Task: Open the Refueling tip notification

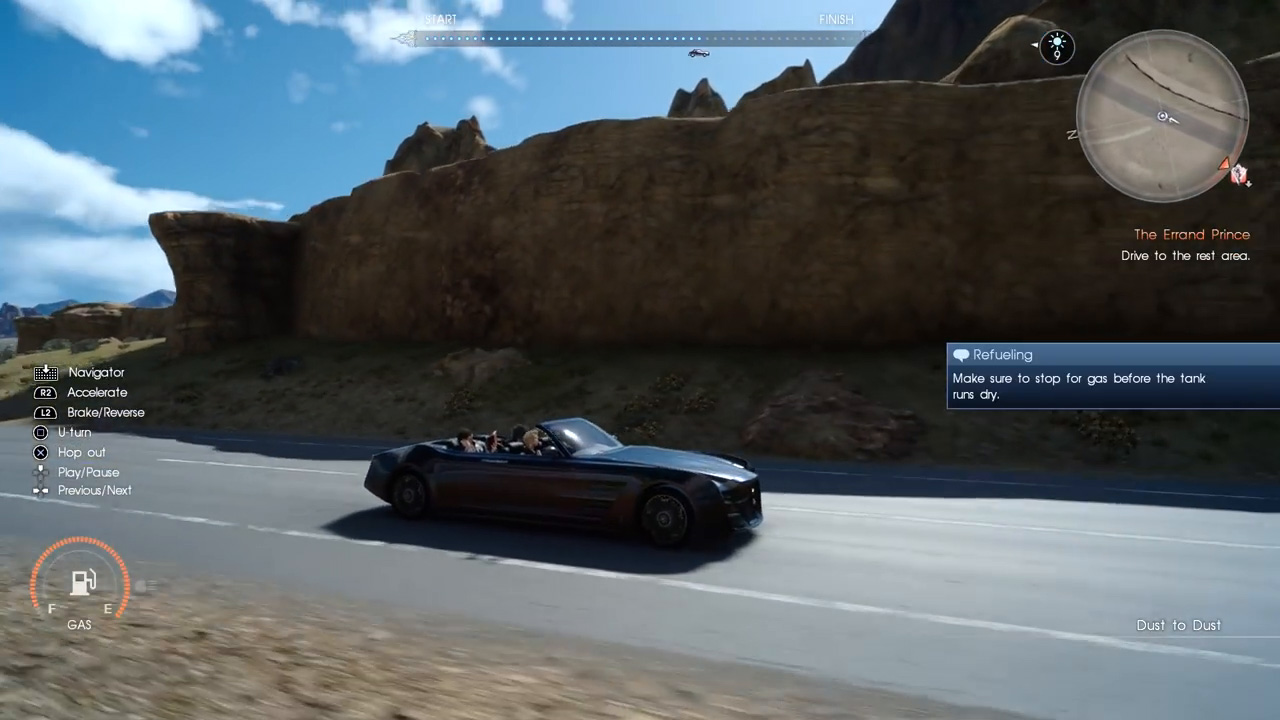Action: coord(1112,376)
